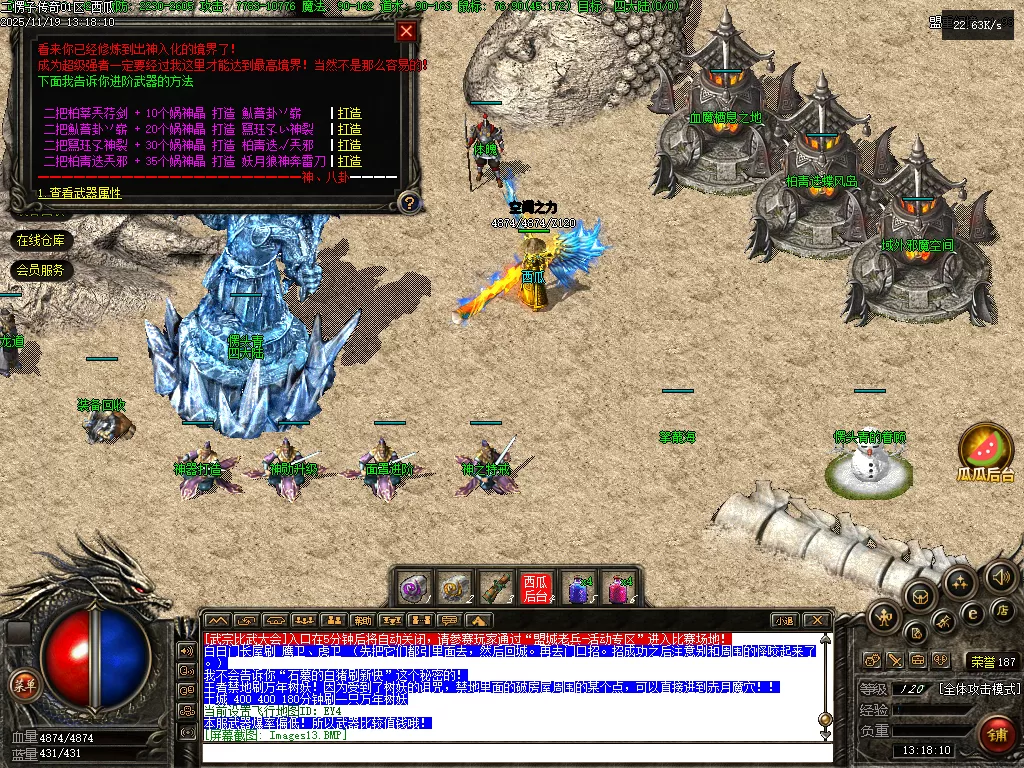Click the 小退 logout button
The image size is (1024, 768).
click(785, 621)
